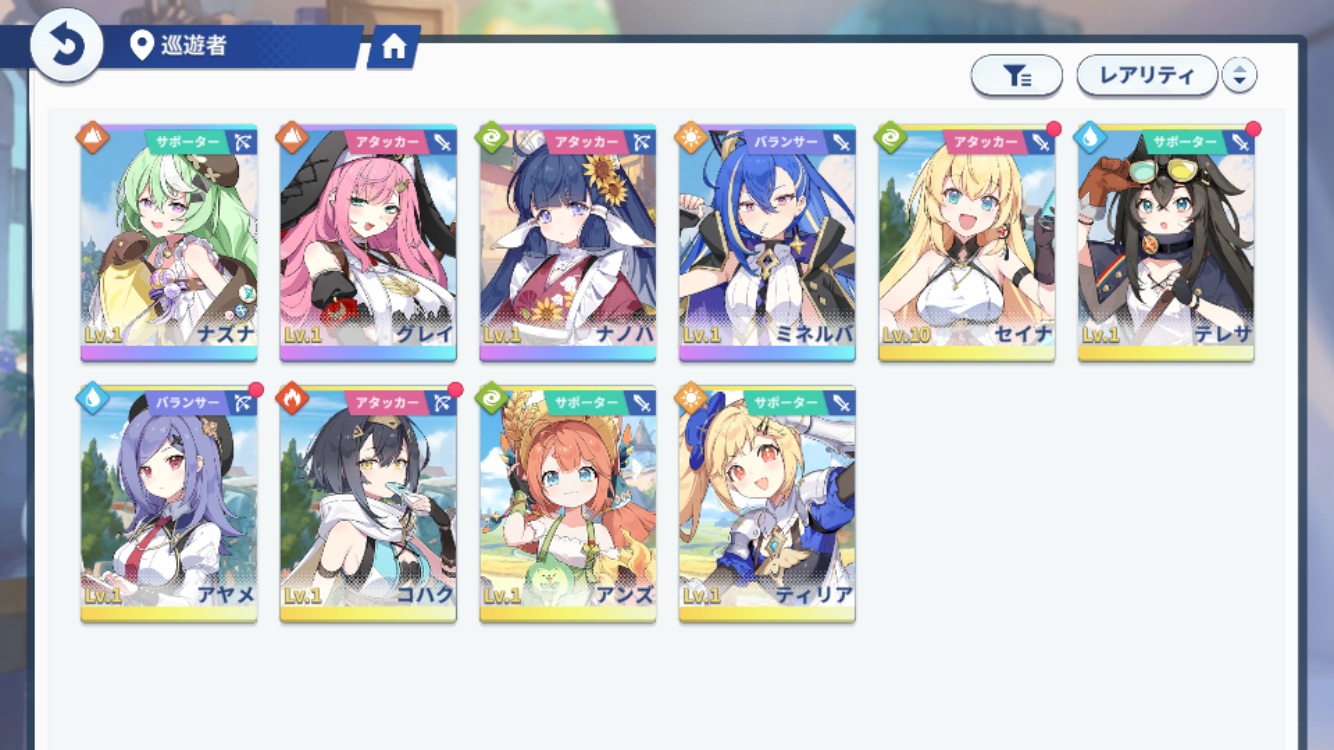Viewport: 1334px width, 750px height.
Task: Open the ティリア character card
Action: [767, 503]
